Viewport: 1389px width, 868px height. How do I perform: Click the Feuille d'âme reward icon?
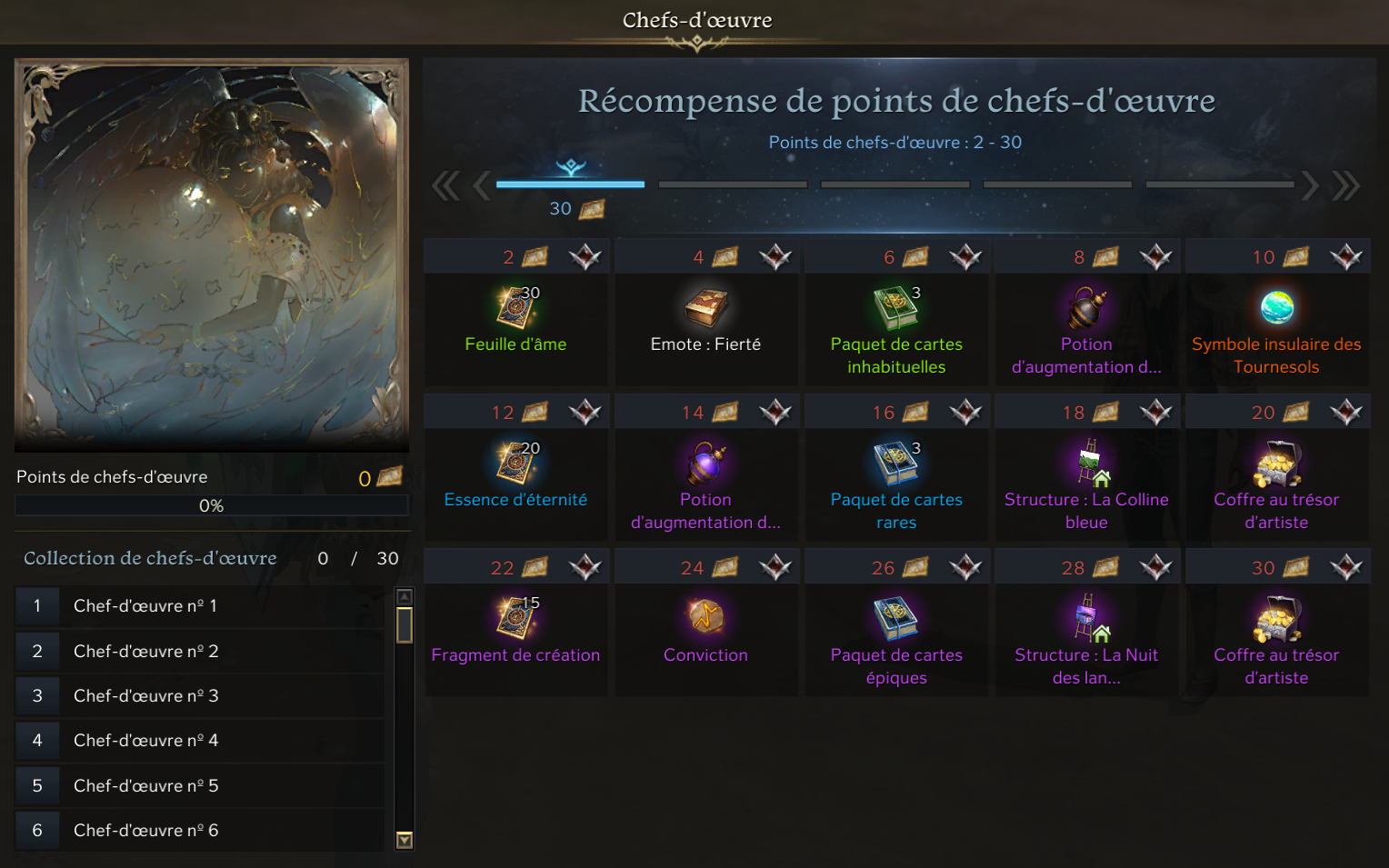tap(515, 308)
